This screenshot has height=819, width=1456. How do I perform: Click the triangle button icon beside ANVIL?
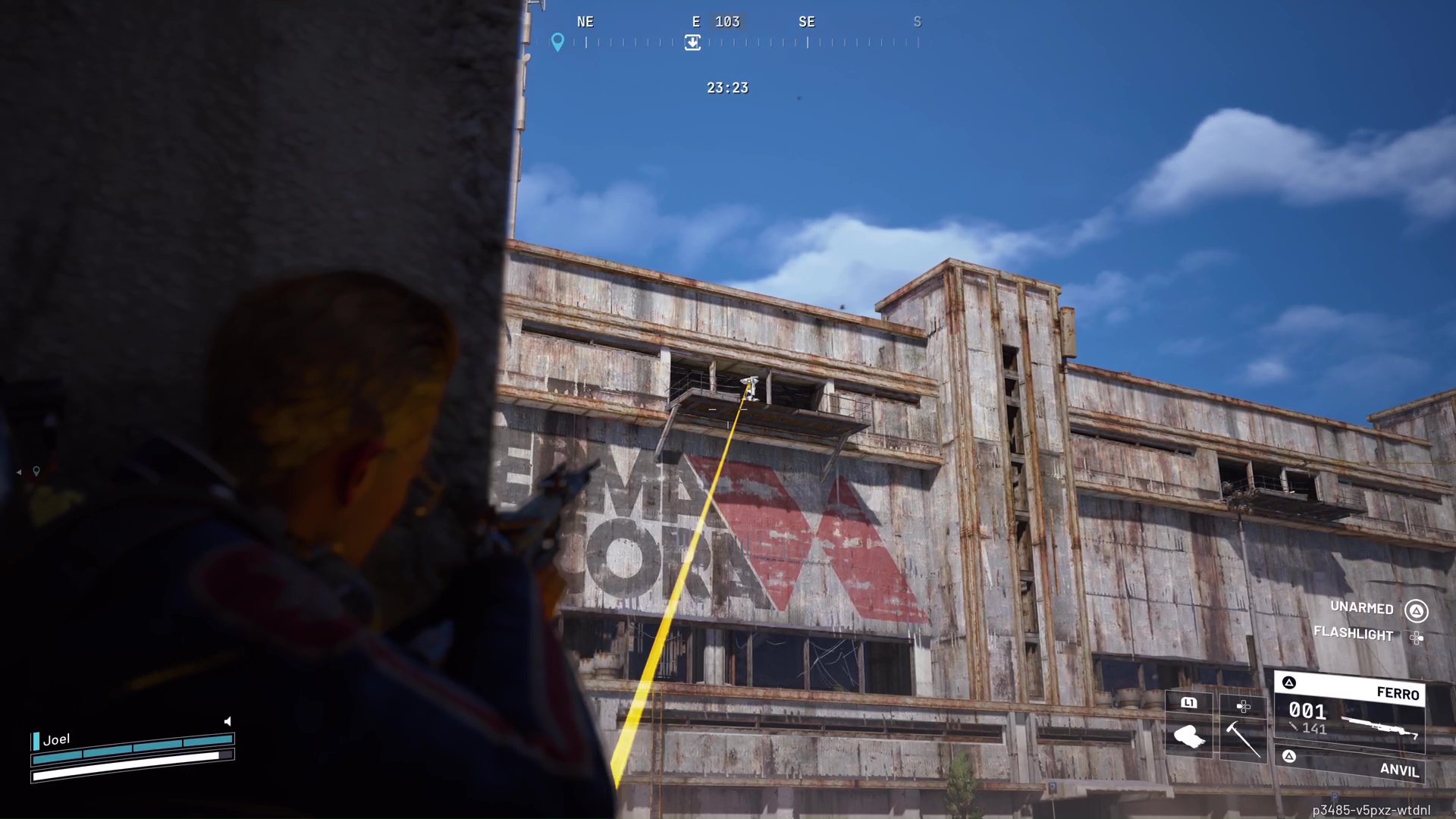[x=1289, y=756]
